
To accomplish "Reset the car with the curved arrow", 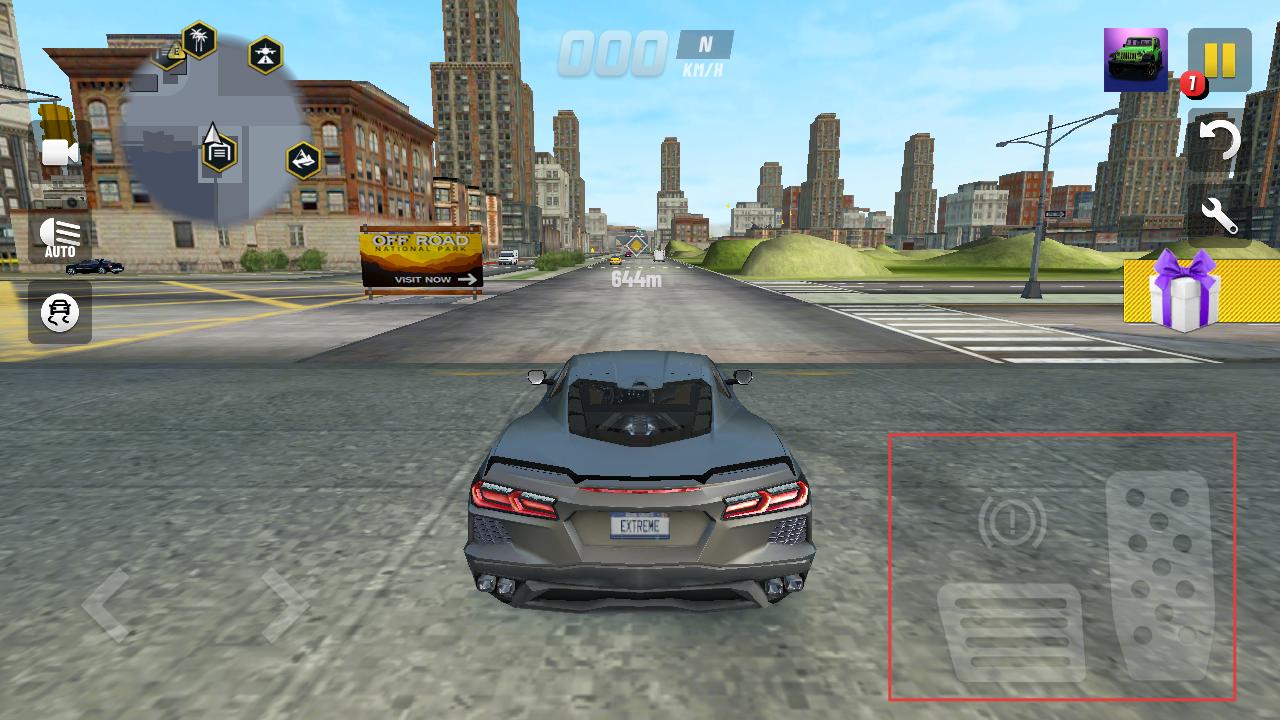I will (x=1219, y=142).
